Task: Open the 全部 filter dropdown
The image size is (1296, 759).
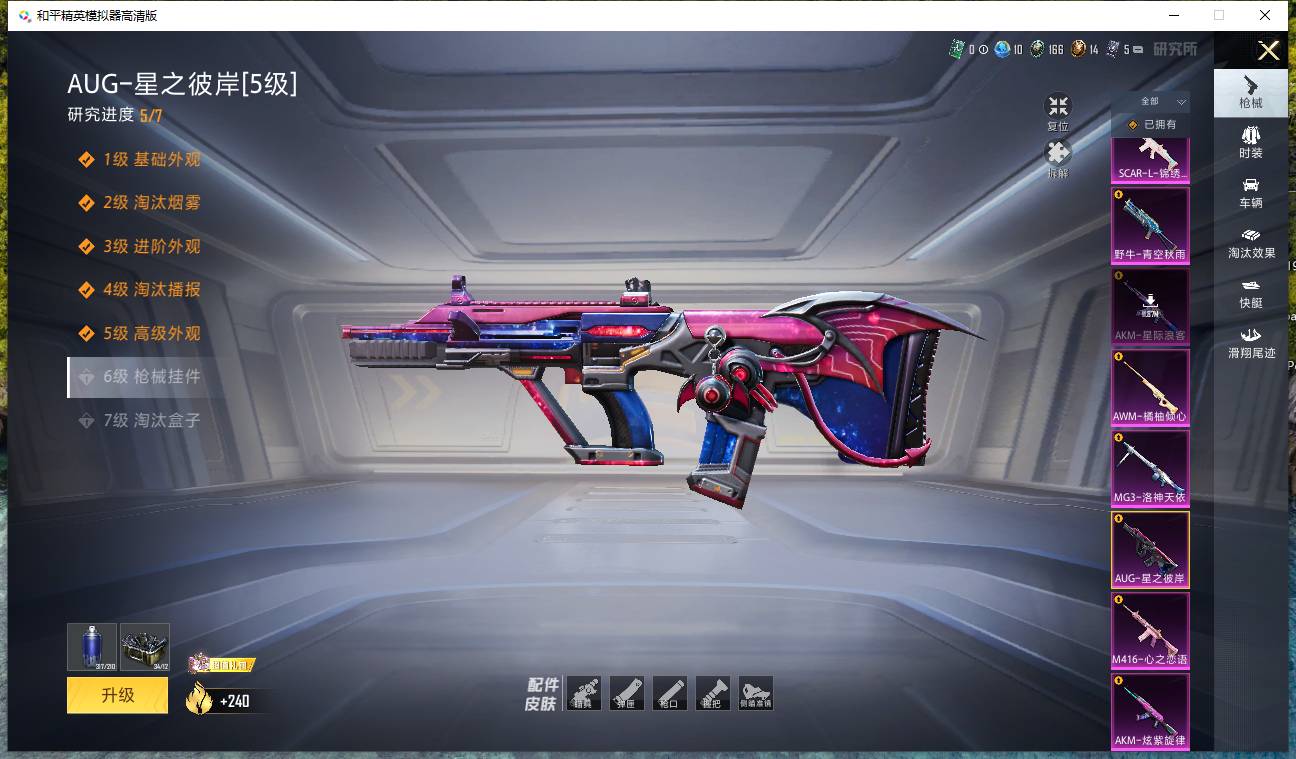Action: [1151, 101]
